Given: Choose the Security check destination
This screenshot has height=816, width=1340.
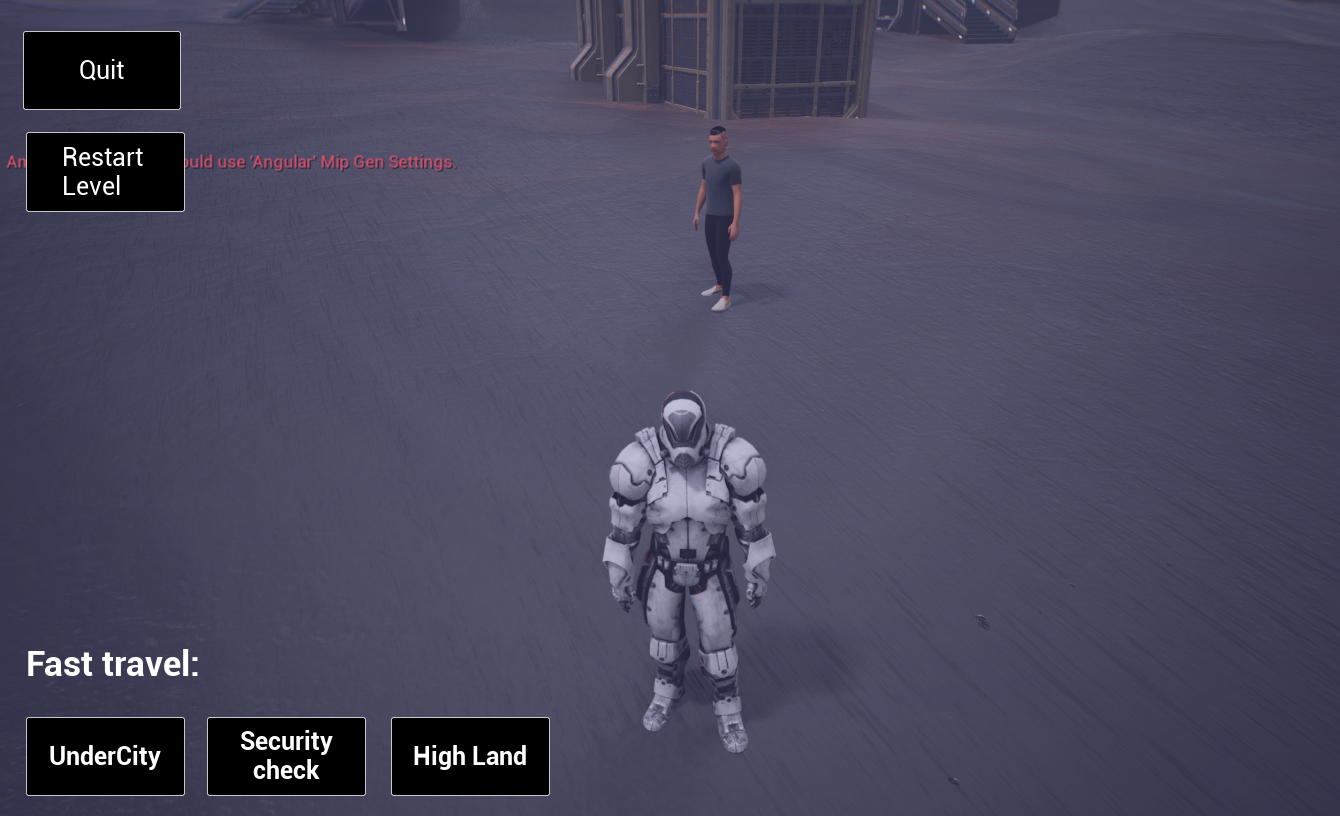Looking at the screenshot, I should coord(286,756).
